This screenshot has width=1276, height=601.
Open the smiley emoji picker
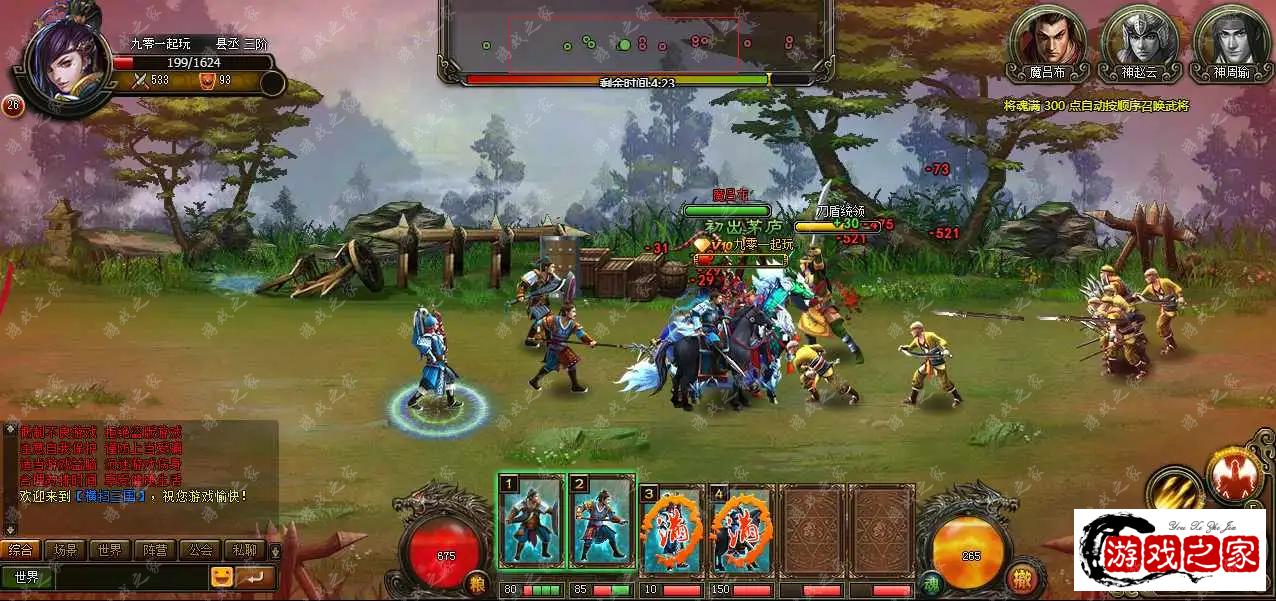point(222,577)
